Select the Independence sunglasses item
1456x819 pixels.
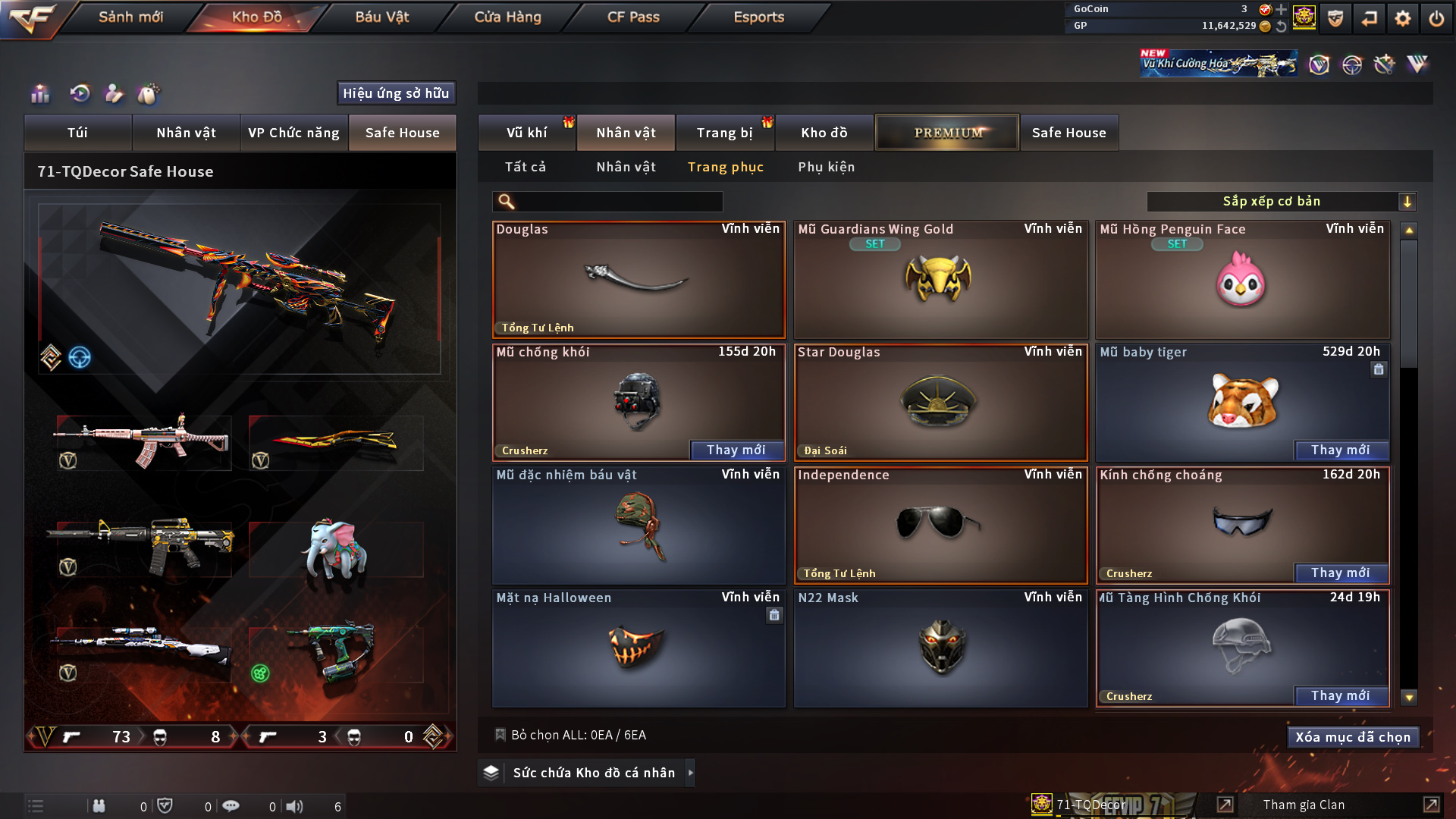(x=940, y=525)
